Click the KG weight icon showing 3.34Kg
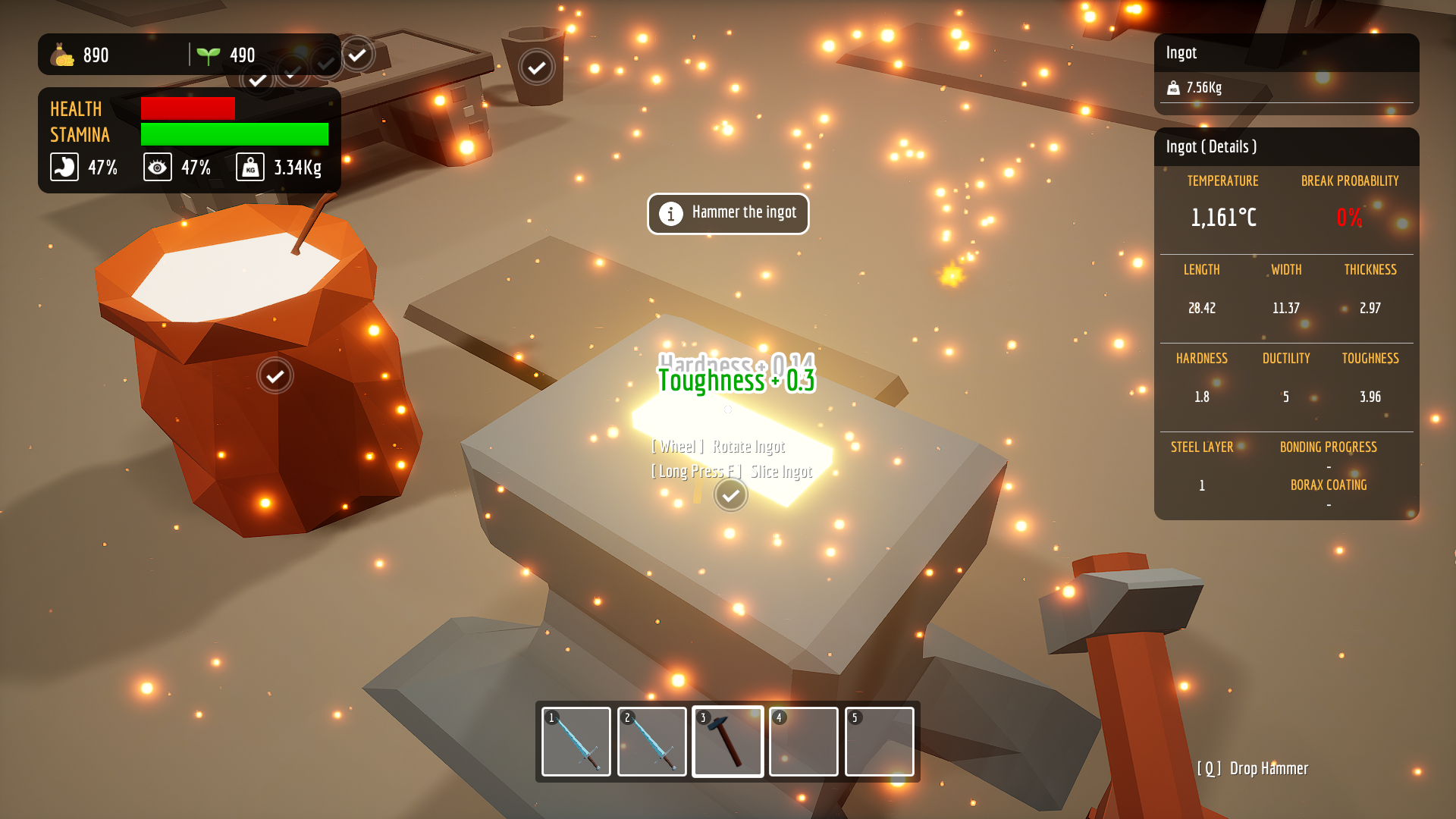This screenshot has height=819, width=1456. click(250, 166)
